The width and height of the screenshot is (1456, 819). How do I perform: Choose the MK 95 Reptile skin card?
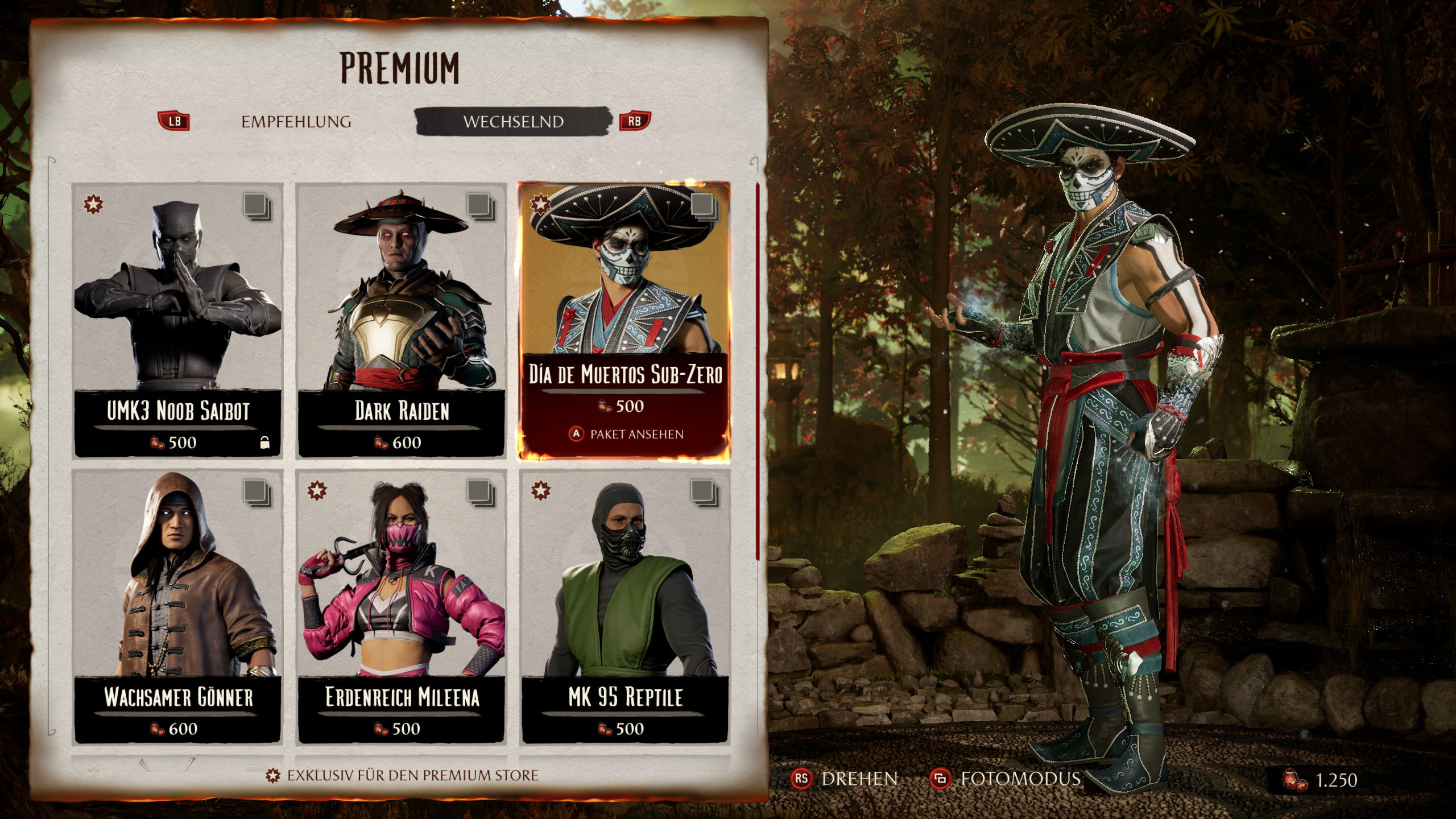click(x=624, y=606)
